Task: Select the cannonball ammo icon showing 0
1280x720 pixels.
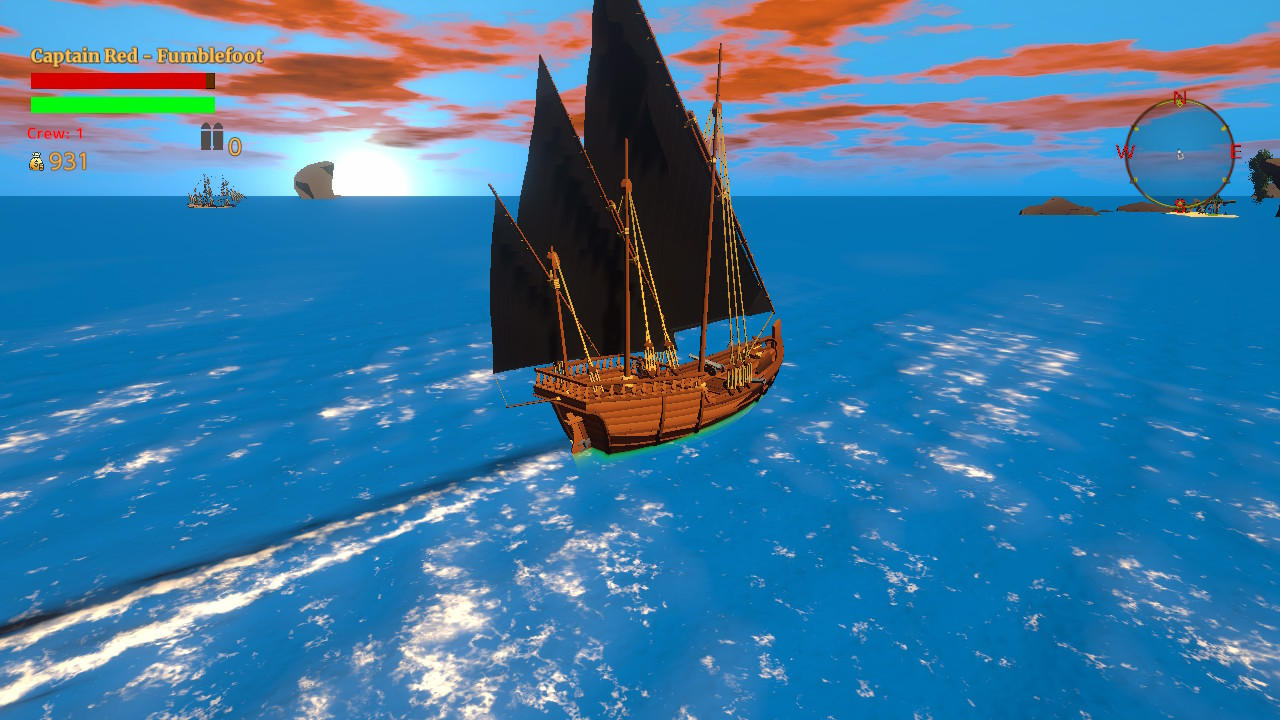Action: point(211,139)
